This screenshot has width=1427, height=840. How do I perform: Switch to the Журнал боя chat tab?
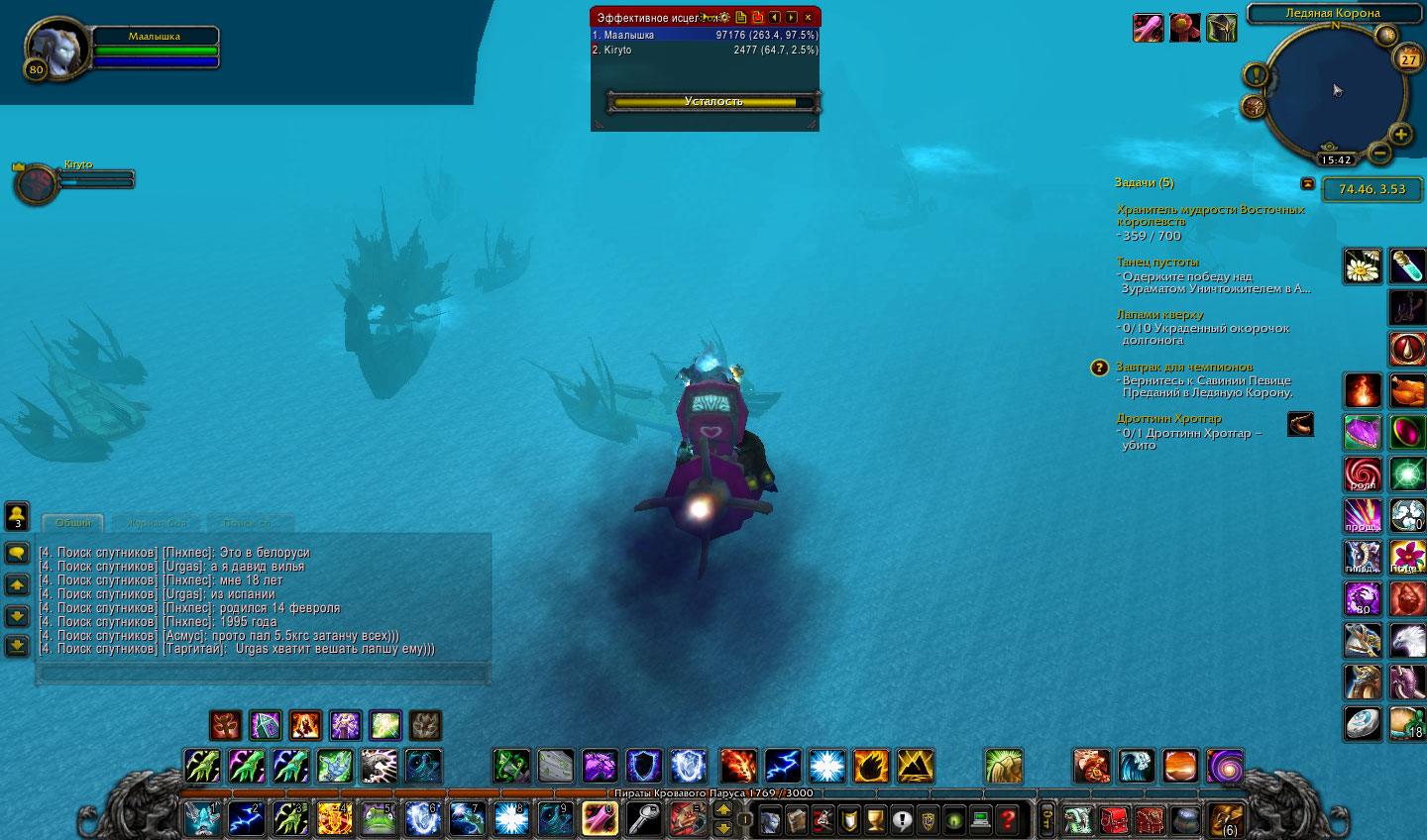(x=157, y=523)
